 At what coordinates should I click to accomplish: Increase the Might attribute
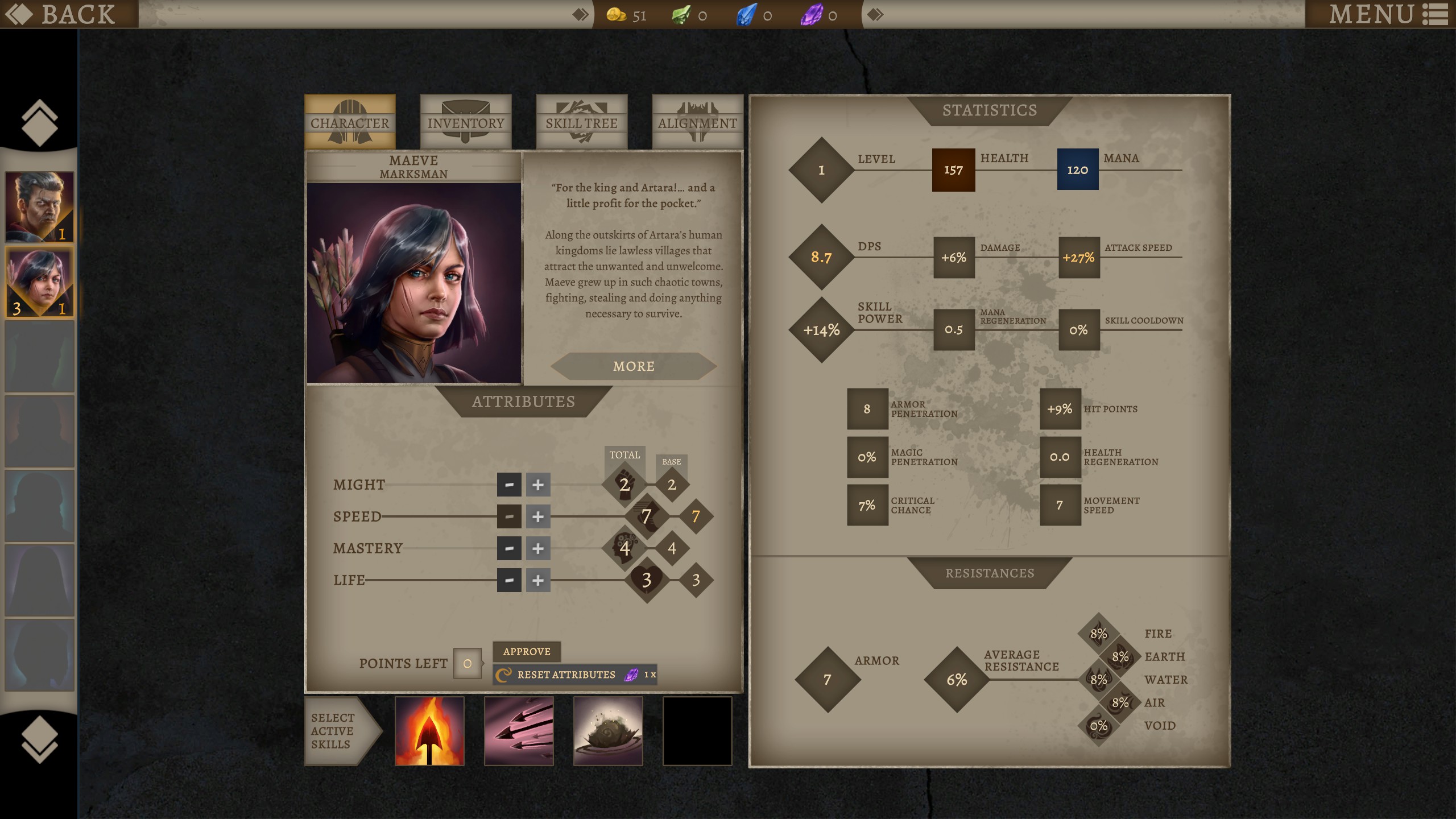tap(537, 485)
